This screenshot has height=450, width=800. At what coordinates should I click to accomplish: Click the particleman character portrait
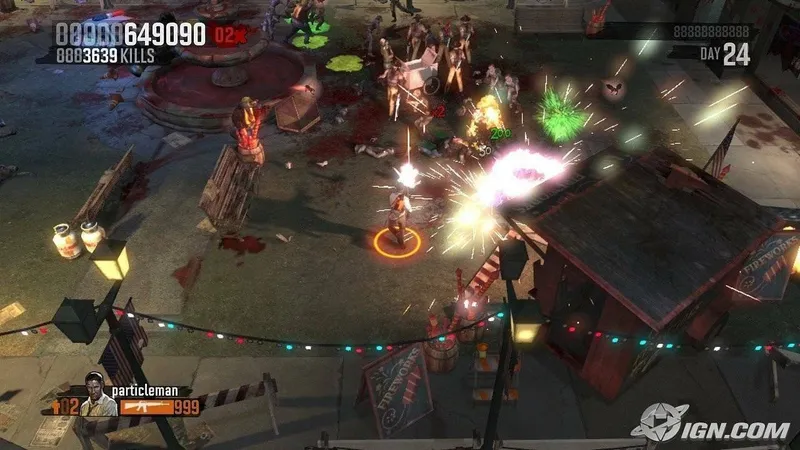(x=94, y=391)
